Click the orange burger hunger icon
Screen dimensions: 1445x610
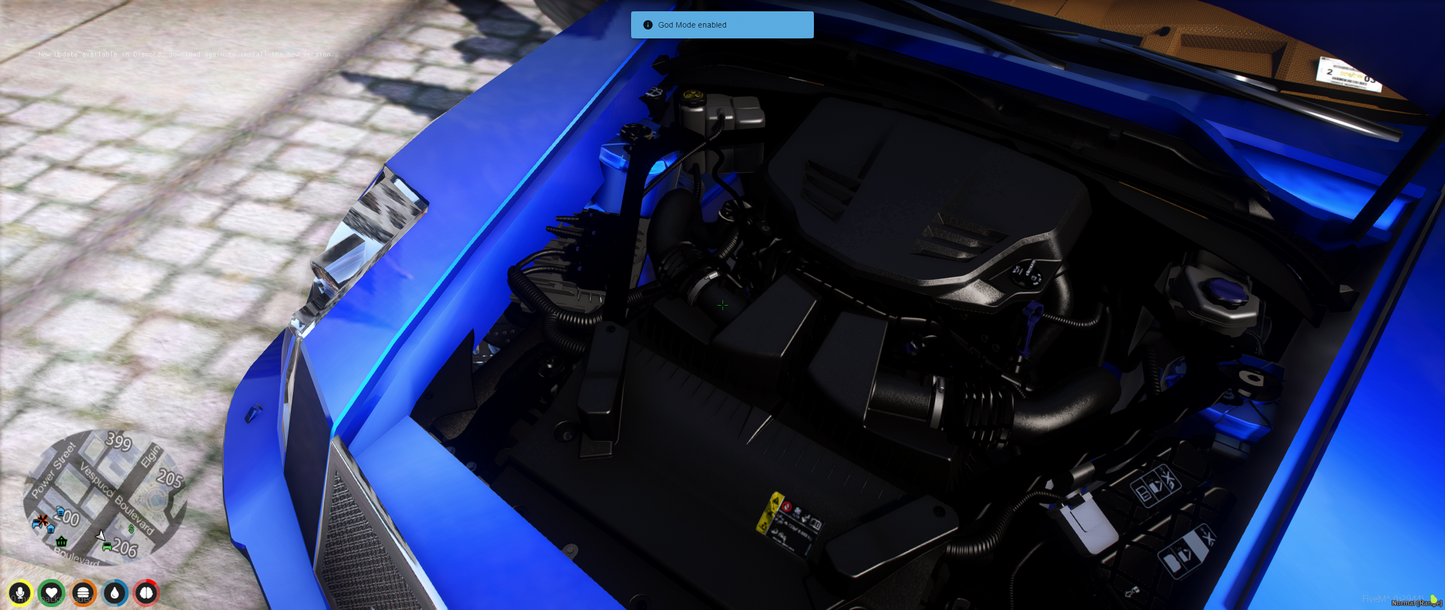point(84,593)
